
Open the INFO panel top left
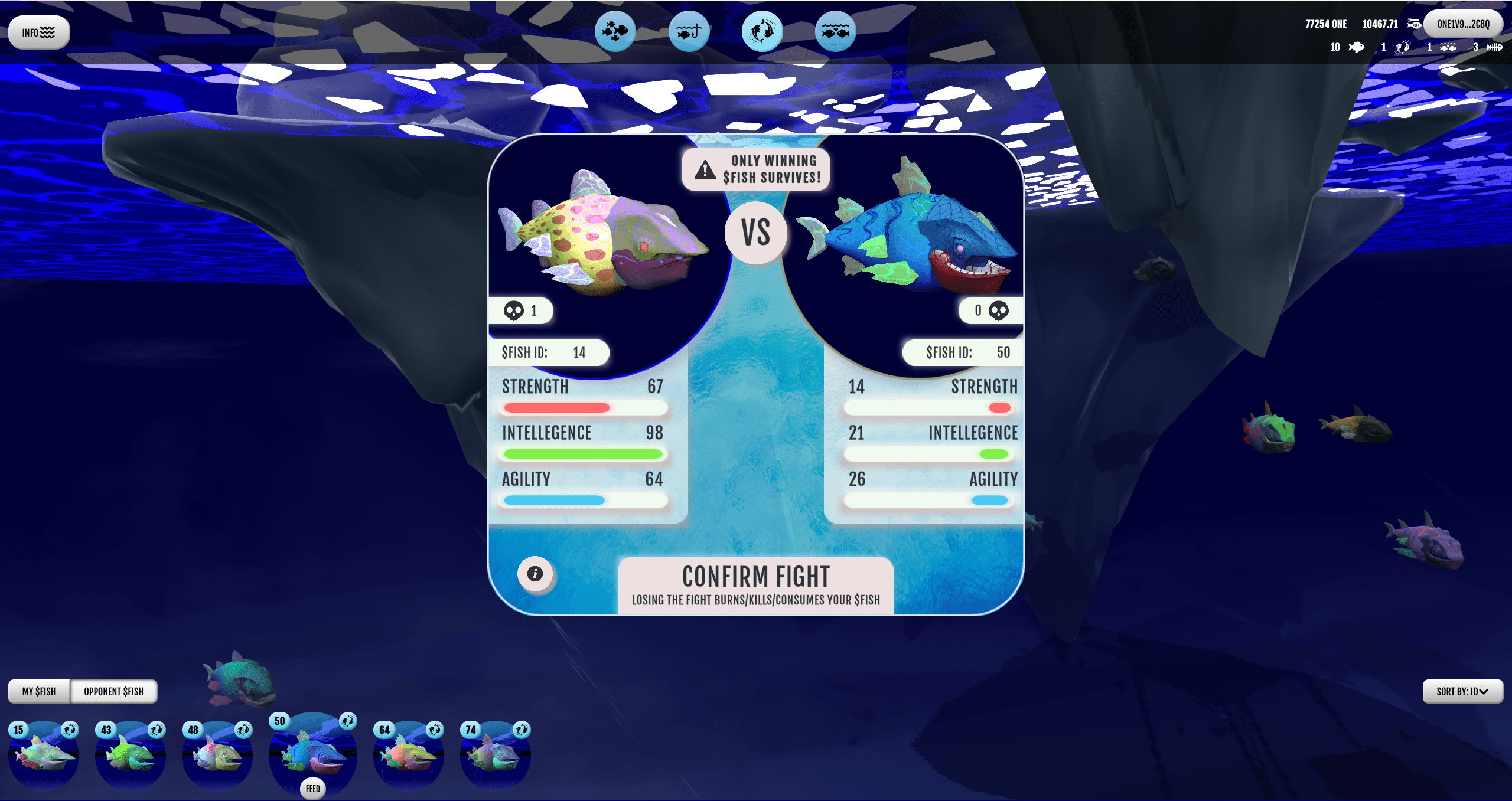[38, 32]
